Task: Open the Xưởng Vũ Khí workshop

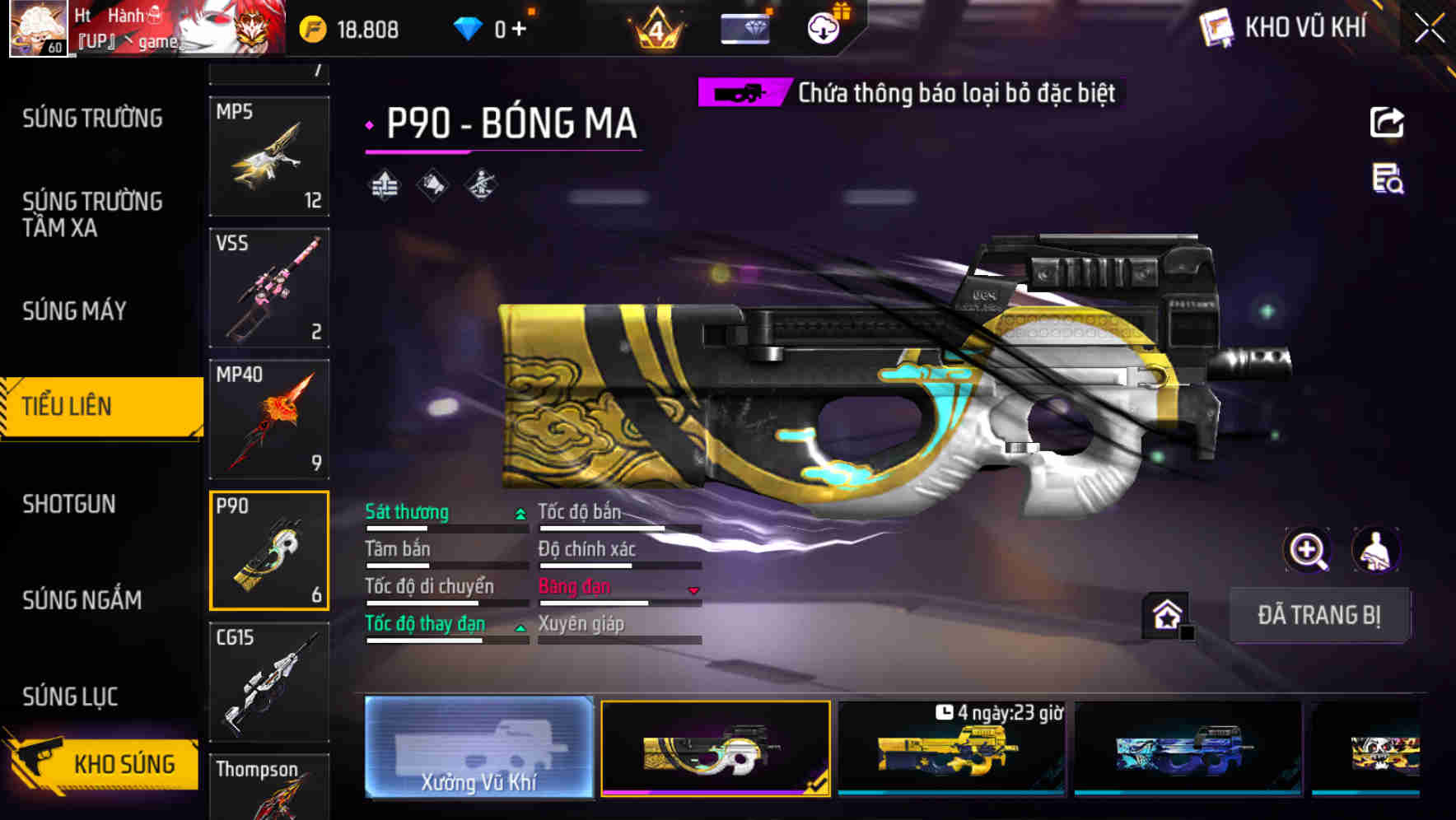Action: tap(478, 748)
